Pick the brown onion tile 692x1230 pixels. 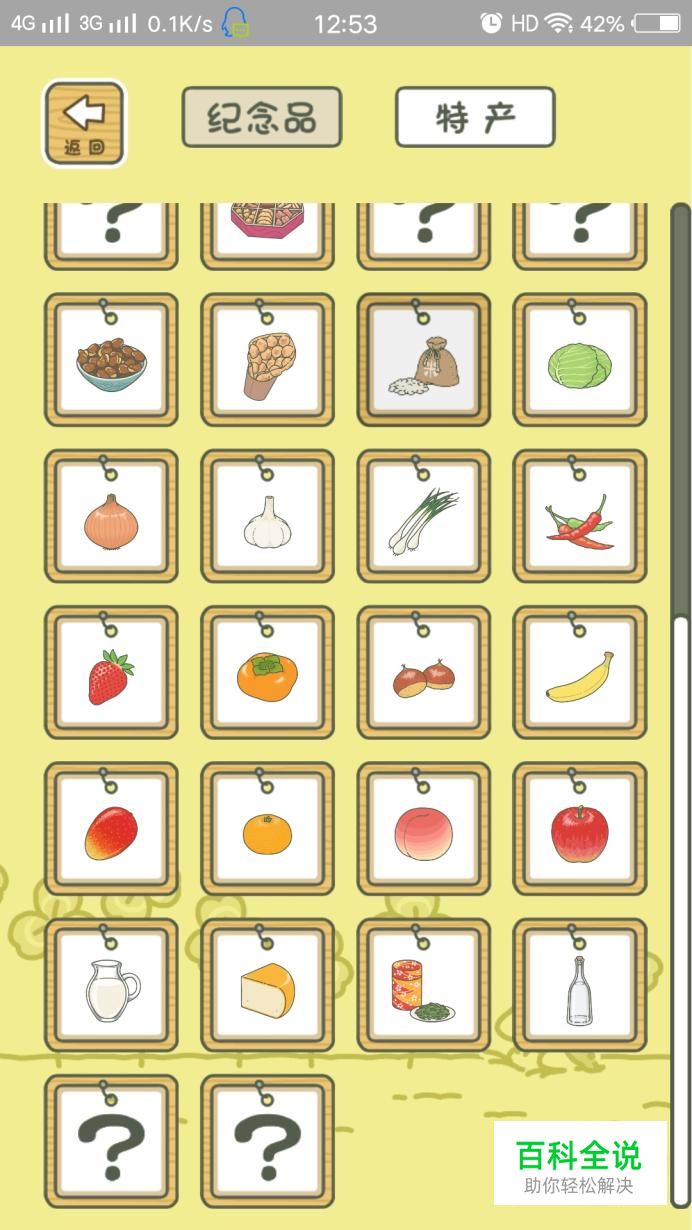point(111,518)
